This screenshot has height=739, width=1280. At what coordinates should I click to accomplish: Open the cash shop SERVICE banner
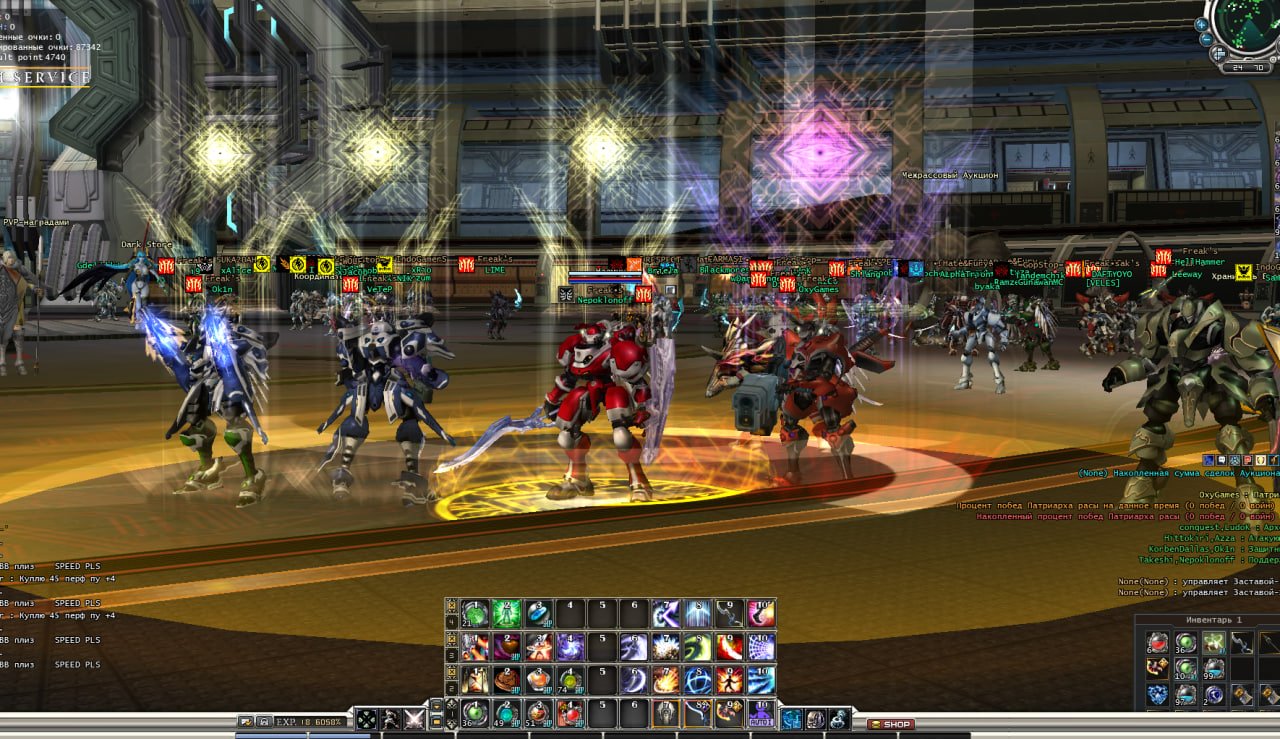45,77
